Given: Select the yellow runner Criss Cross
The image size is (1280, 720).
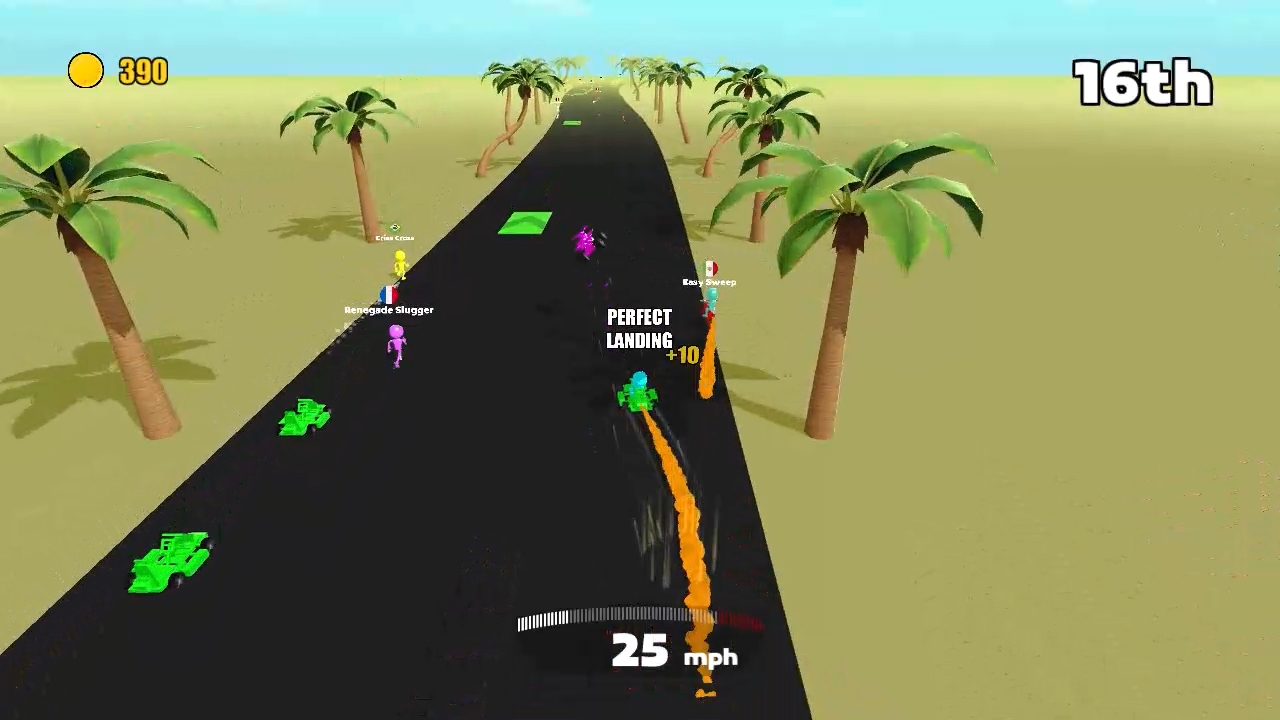Looking at the screenshot, I should tap(399, 263).
